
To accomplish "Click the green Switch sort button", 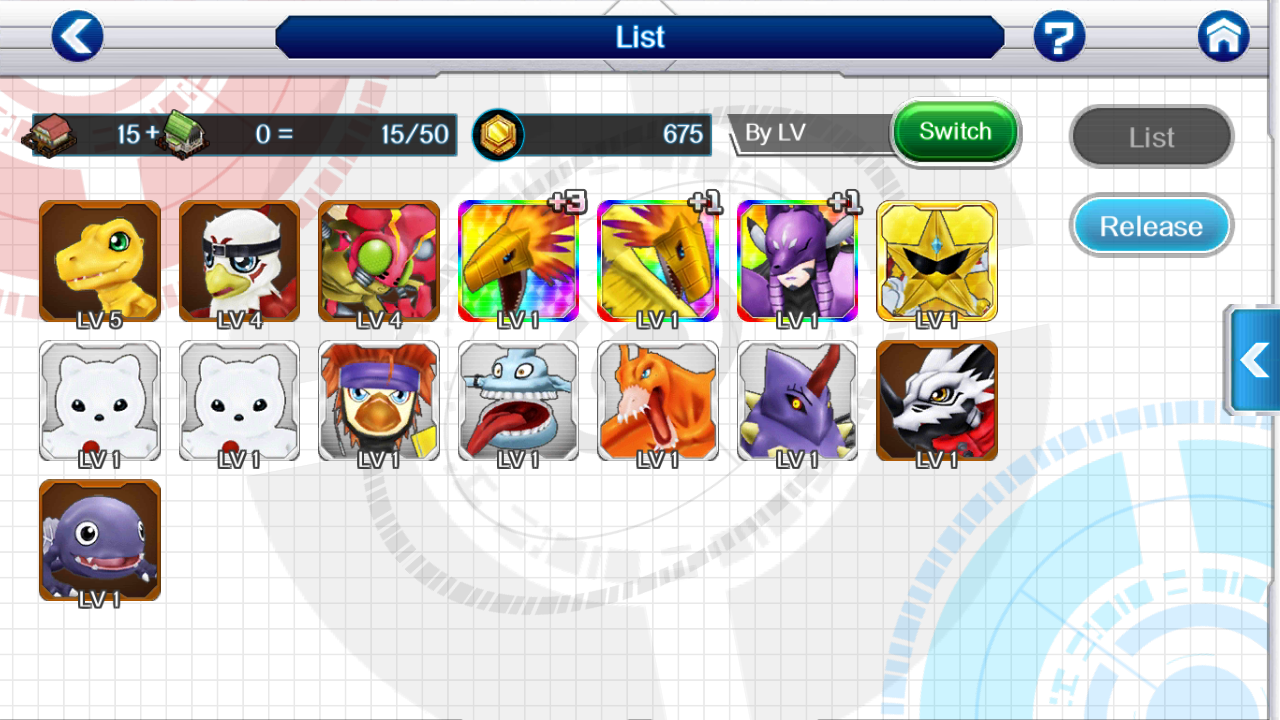I will [x=955, y=132].
